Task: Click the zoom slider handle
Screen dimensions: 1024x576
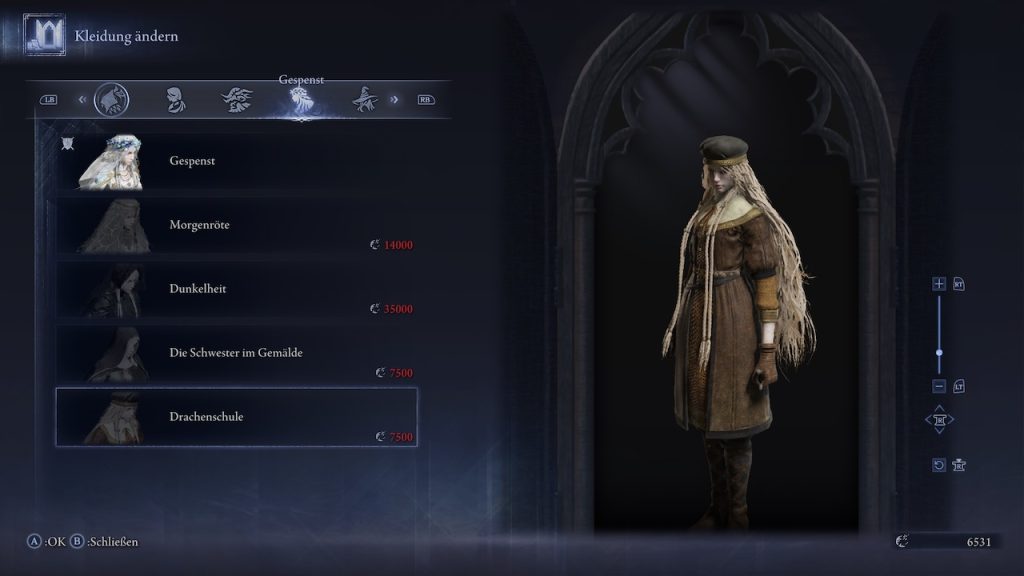Action: (939, 353)
